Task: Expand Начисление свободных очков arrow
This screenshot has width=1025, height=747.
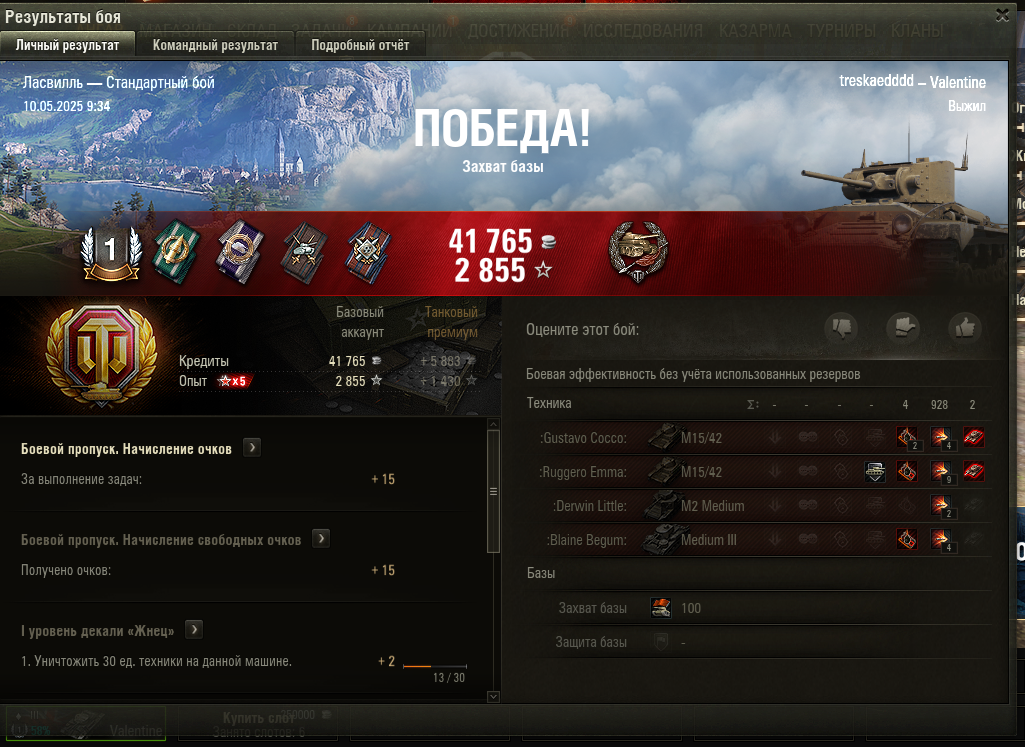Action: coord(321,539)
